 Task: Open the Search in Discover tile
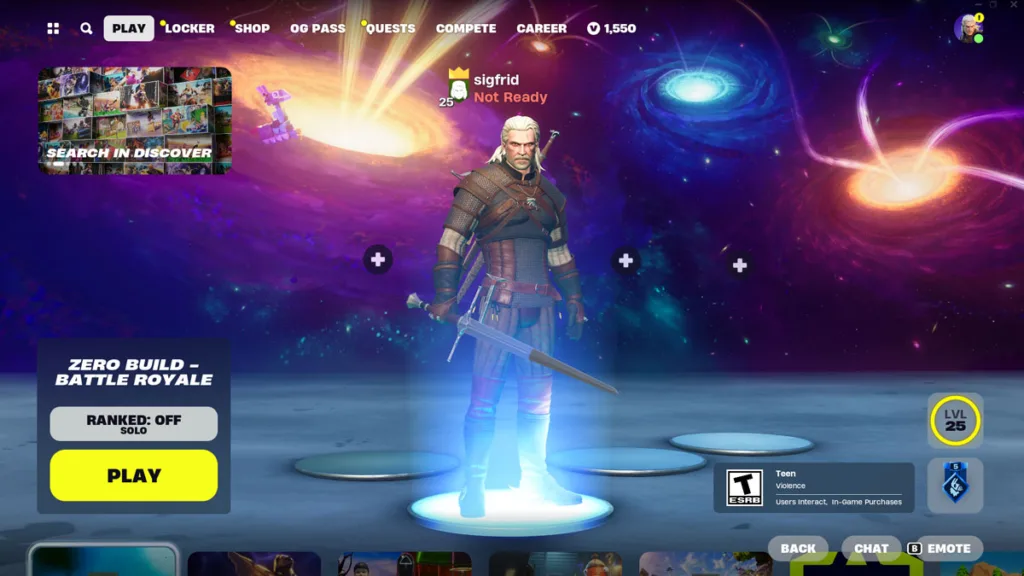pyautogui.click(x=134, y=121)
